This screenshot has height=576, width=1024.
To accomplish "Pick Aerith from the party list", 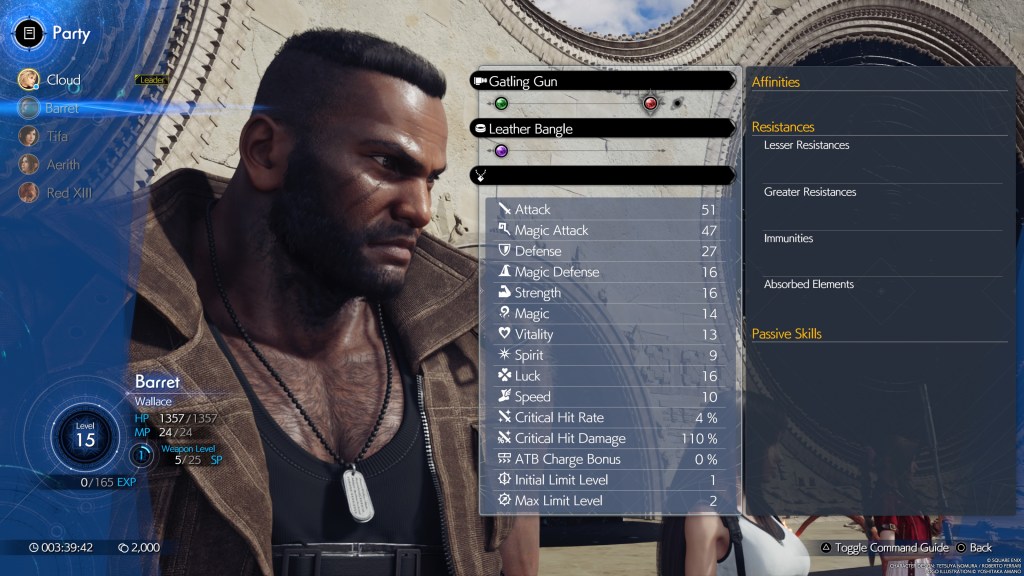I will click(x=62, y=164).
